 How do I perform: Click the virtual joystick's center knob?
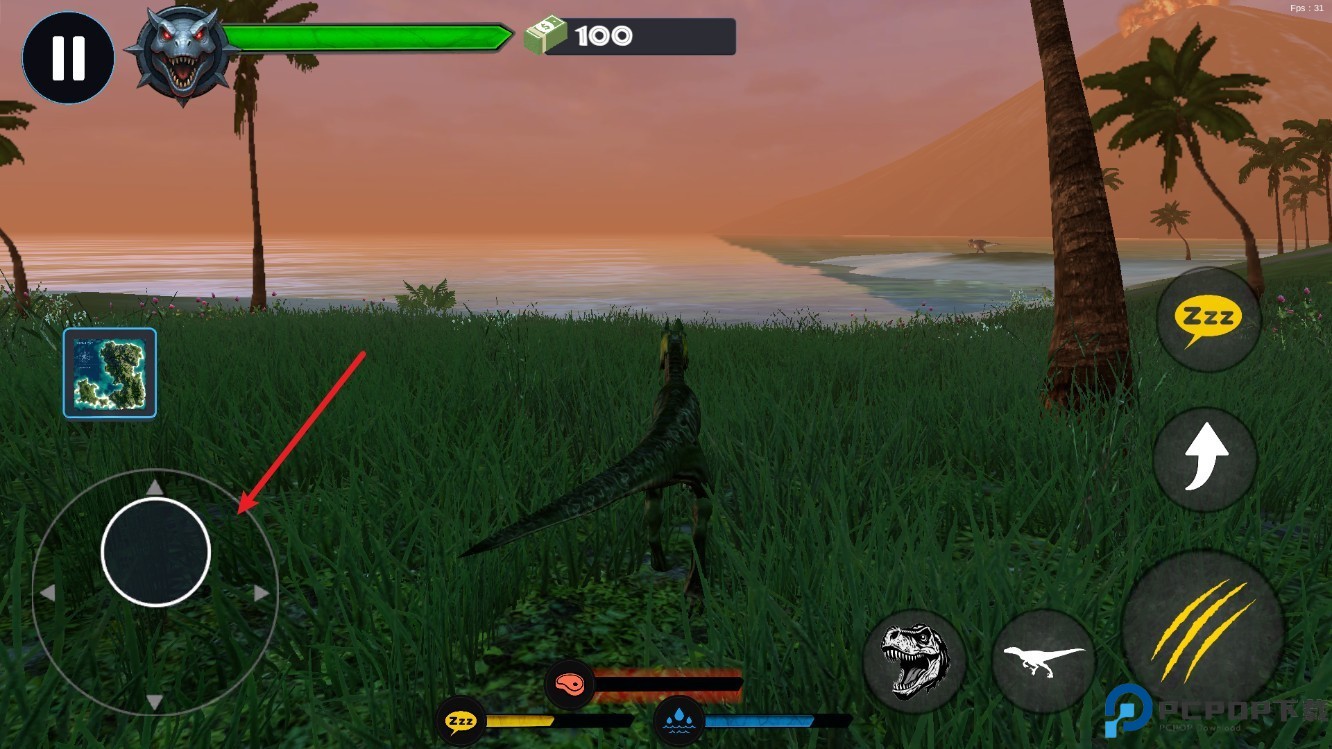pyautogui.click(x=156, y=552)
